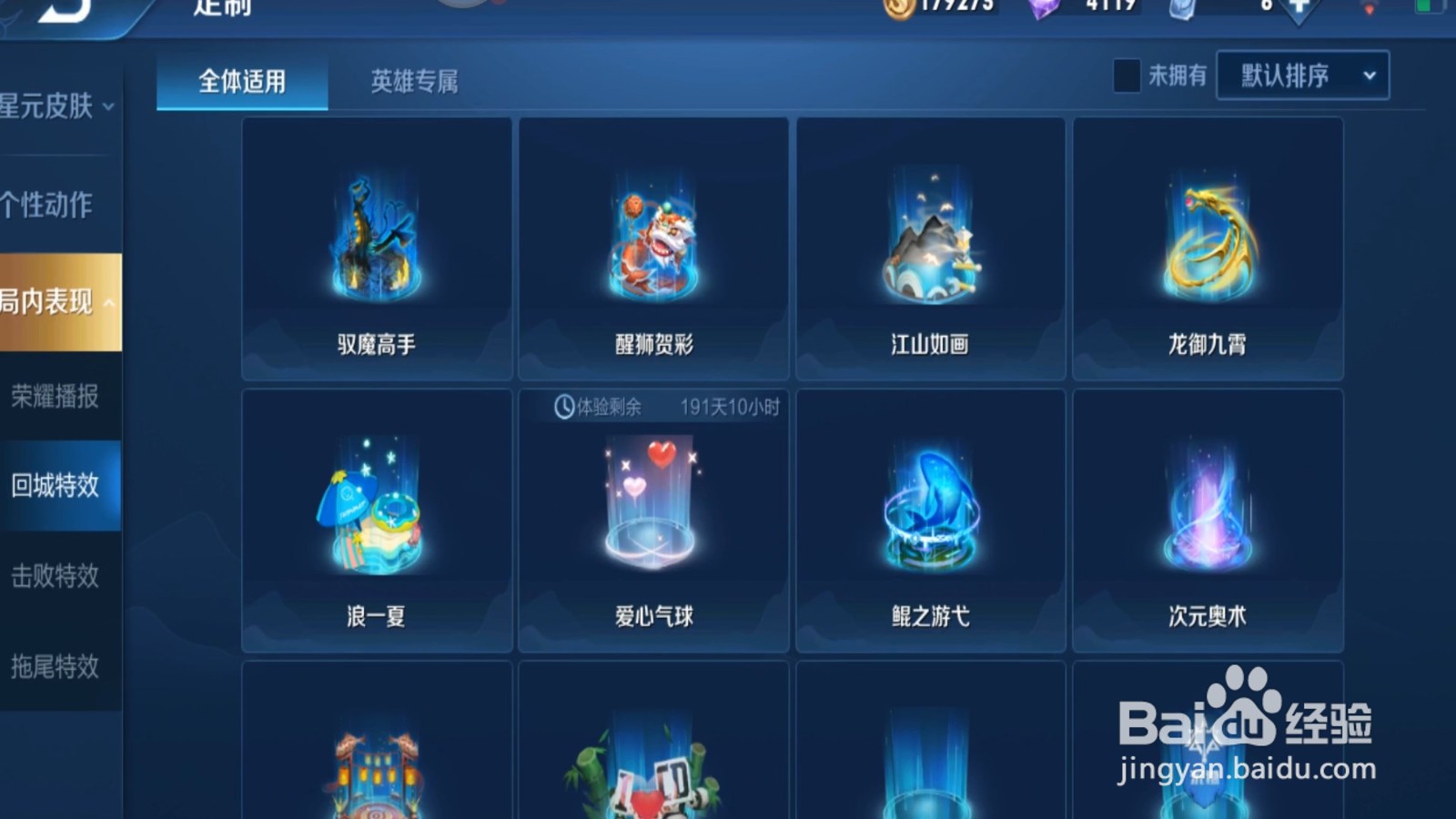Viewport: 1456px width, 819px height.
Task: Enable the 未拥有 (not owned) filter checkbox
Action: [1127, 76]
